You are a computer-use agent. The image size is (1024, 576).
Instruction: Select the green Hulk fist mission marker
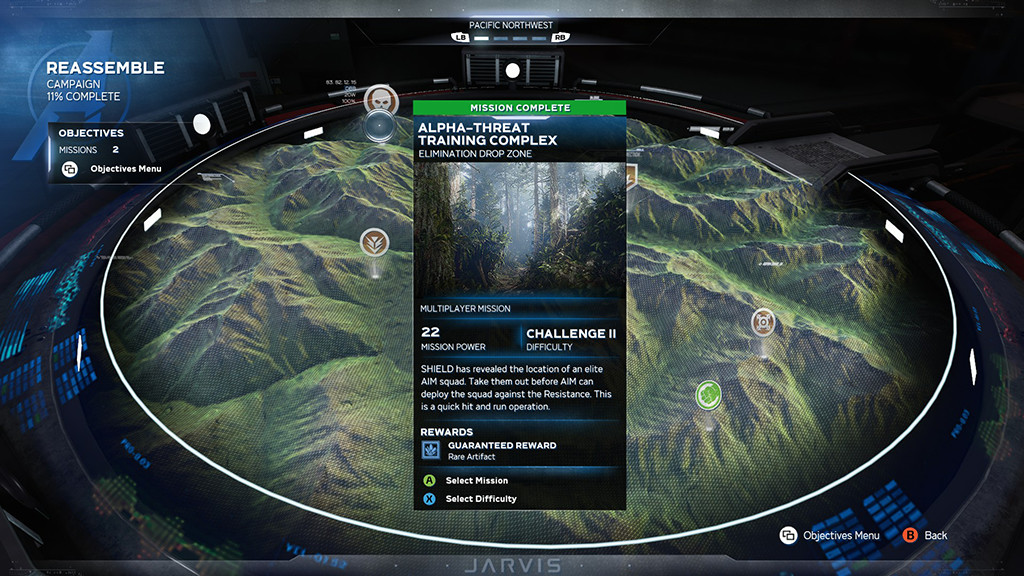pyautogui.click(x=709, y=394)
